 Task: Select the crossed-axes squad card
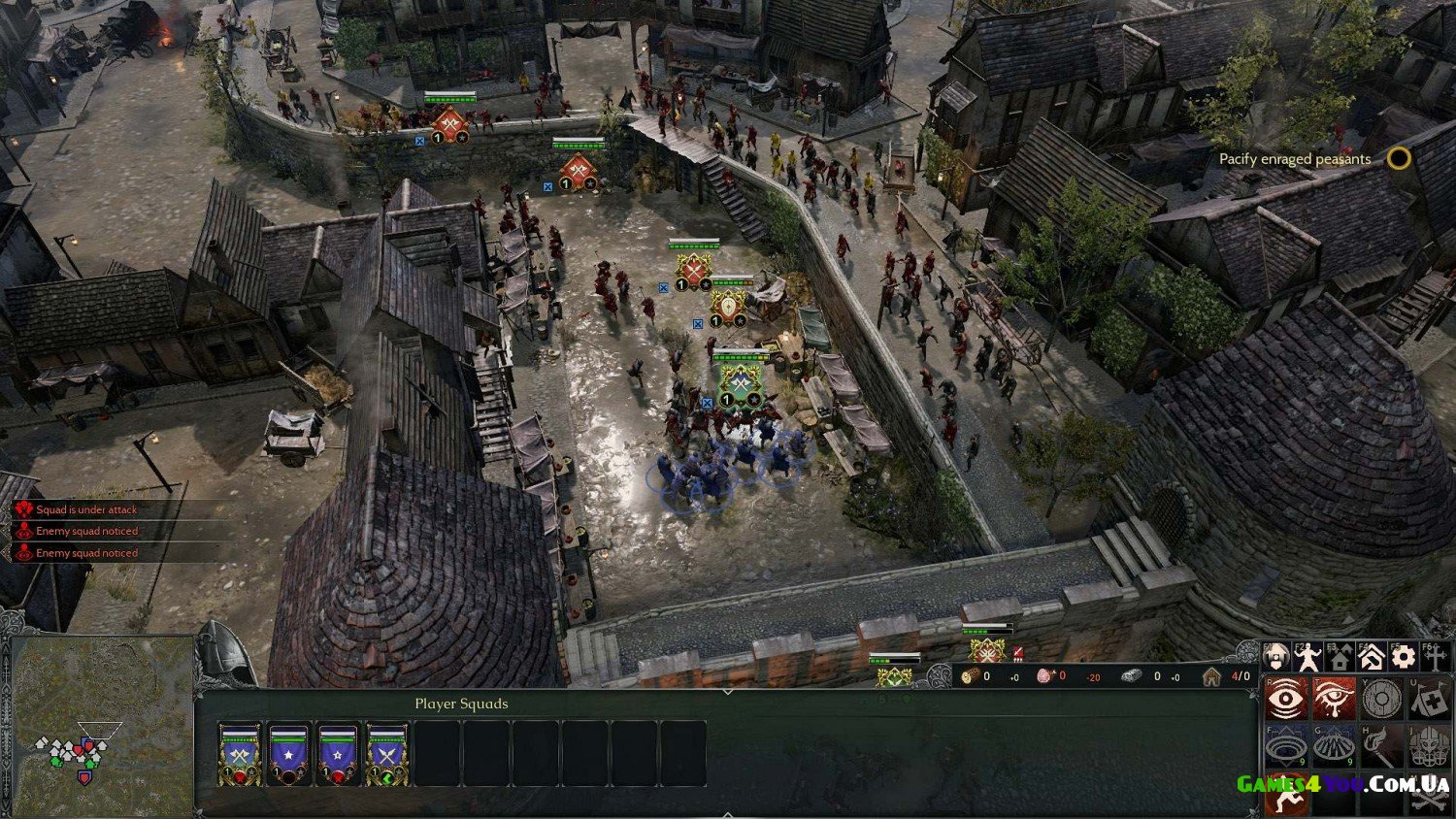tap(239, 754)
